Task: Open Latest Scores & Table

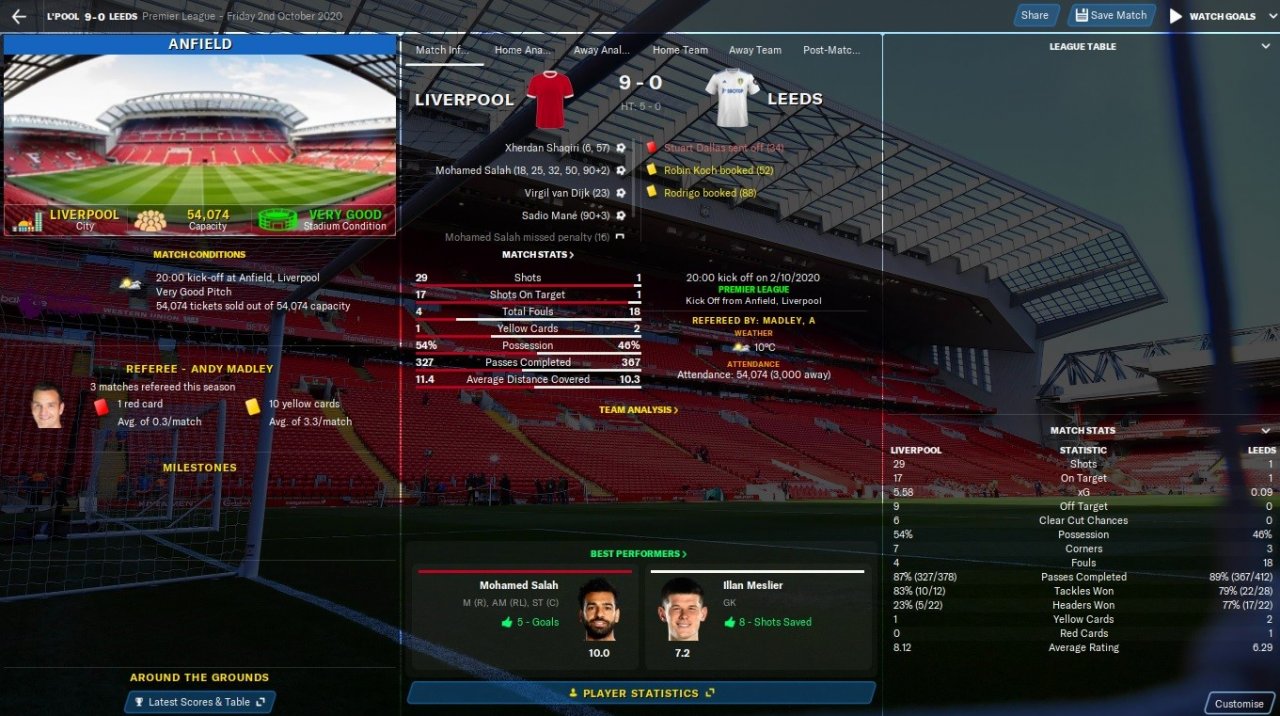Action: click(x=199, y=702)
